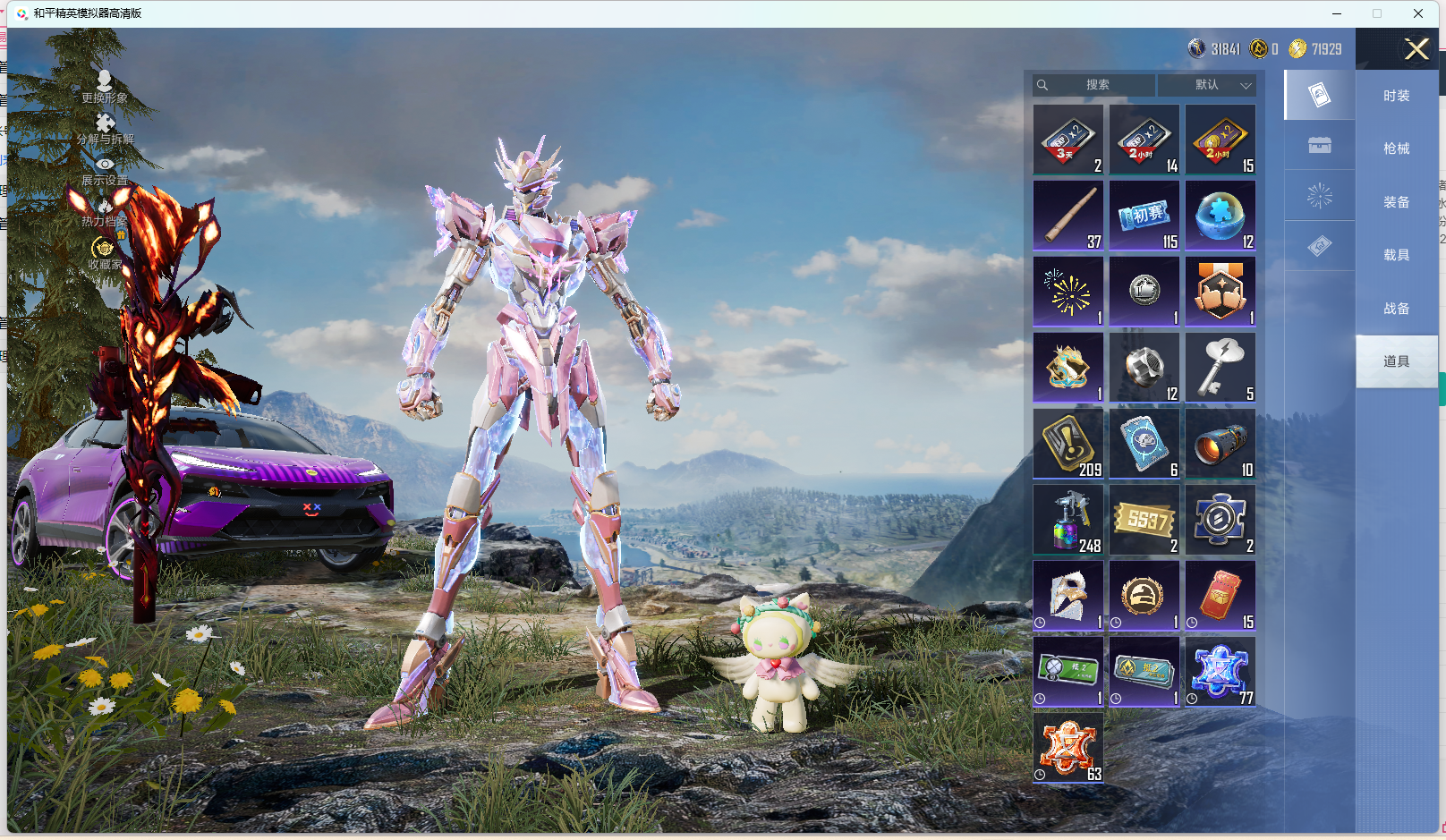The height and width of the screenshot is (840, 1446).
Task: Select the 装备 equipment tab
Action: 1396,202
